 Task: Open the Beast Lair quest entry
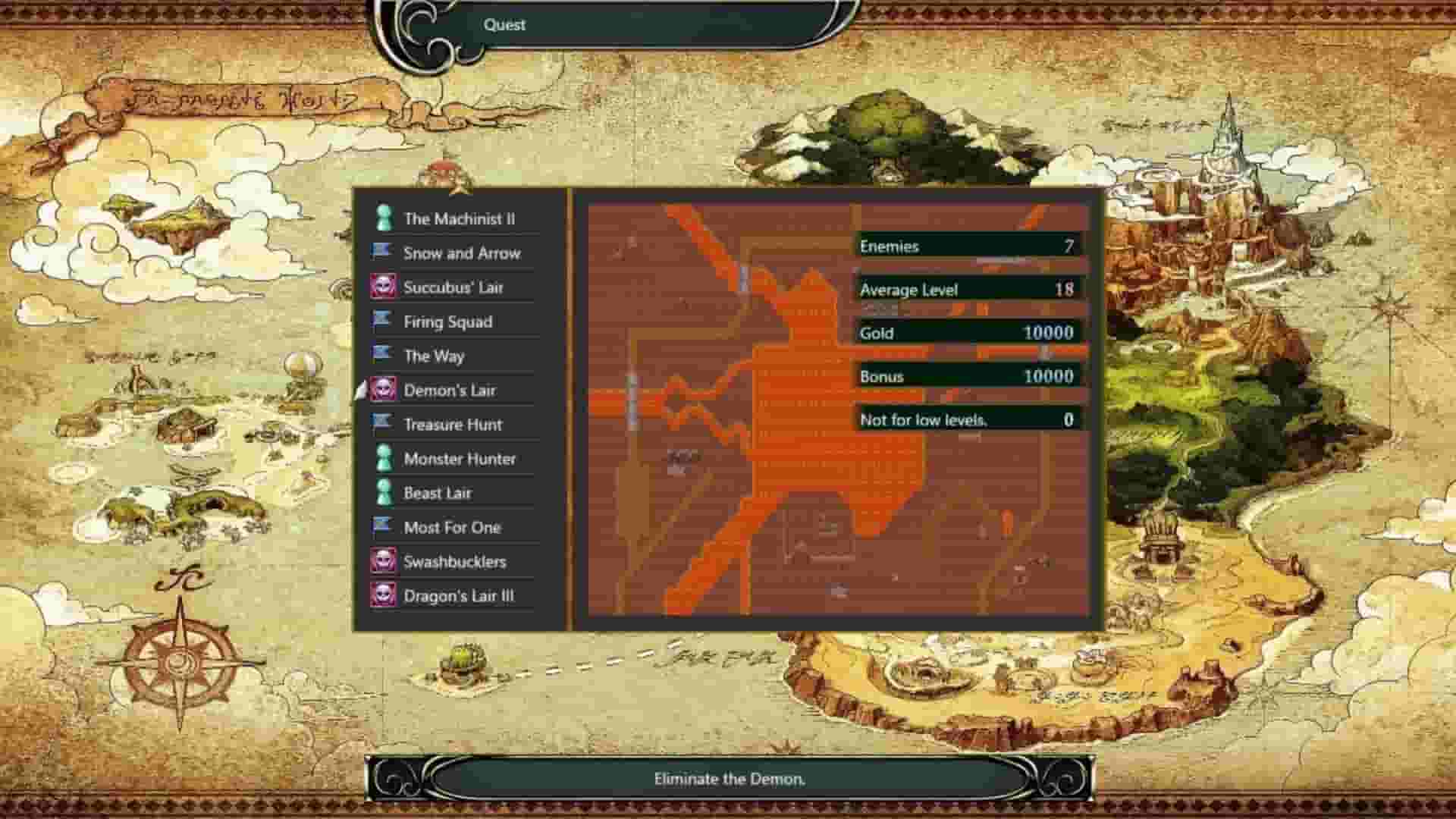(x=438, y=493)
